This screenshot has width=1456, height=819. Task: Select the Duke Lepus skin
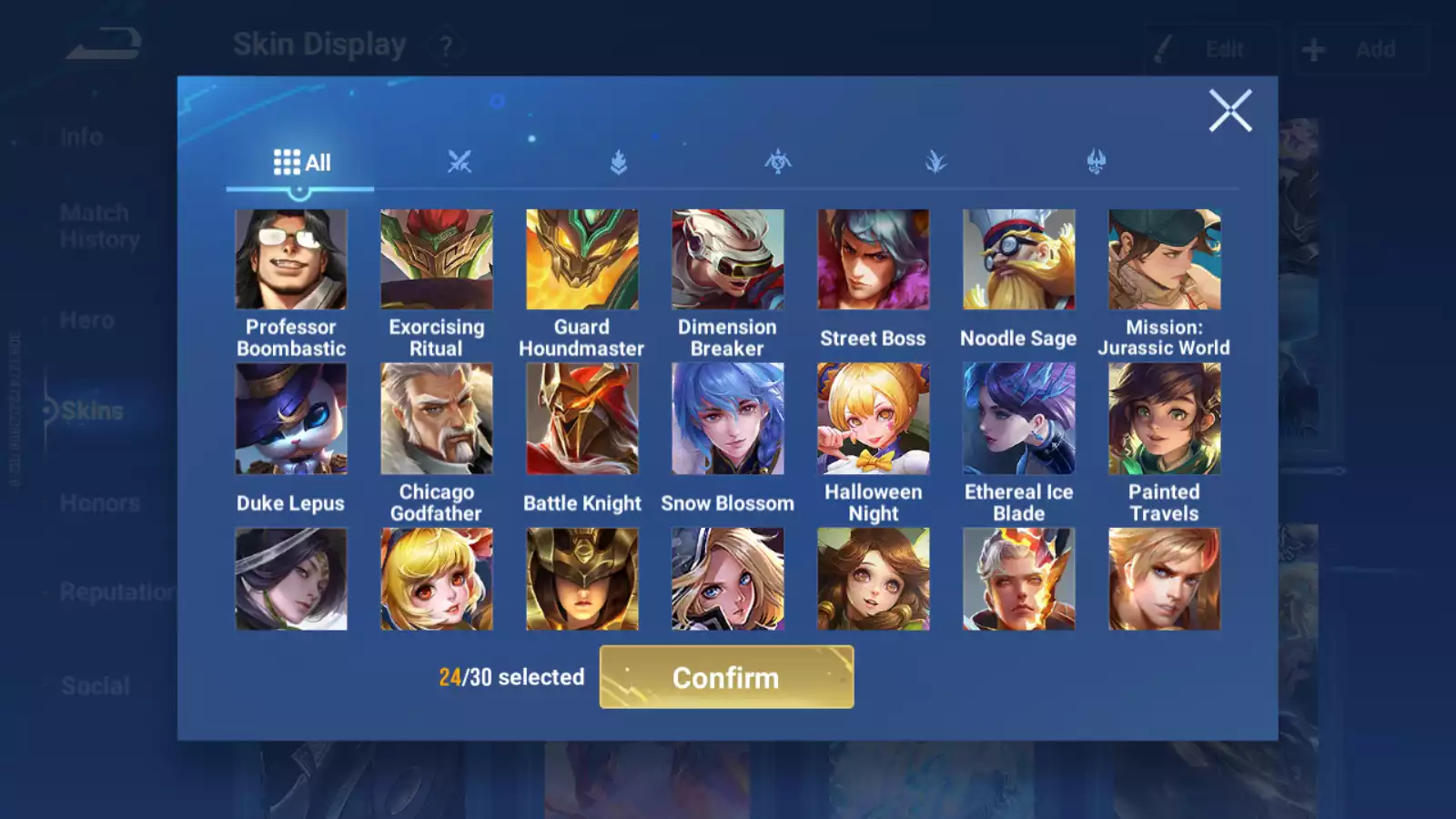coord(291,420)
